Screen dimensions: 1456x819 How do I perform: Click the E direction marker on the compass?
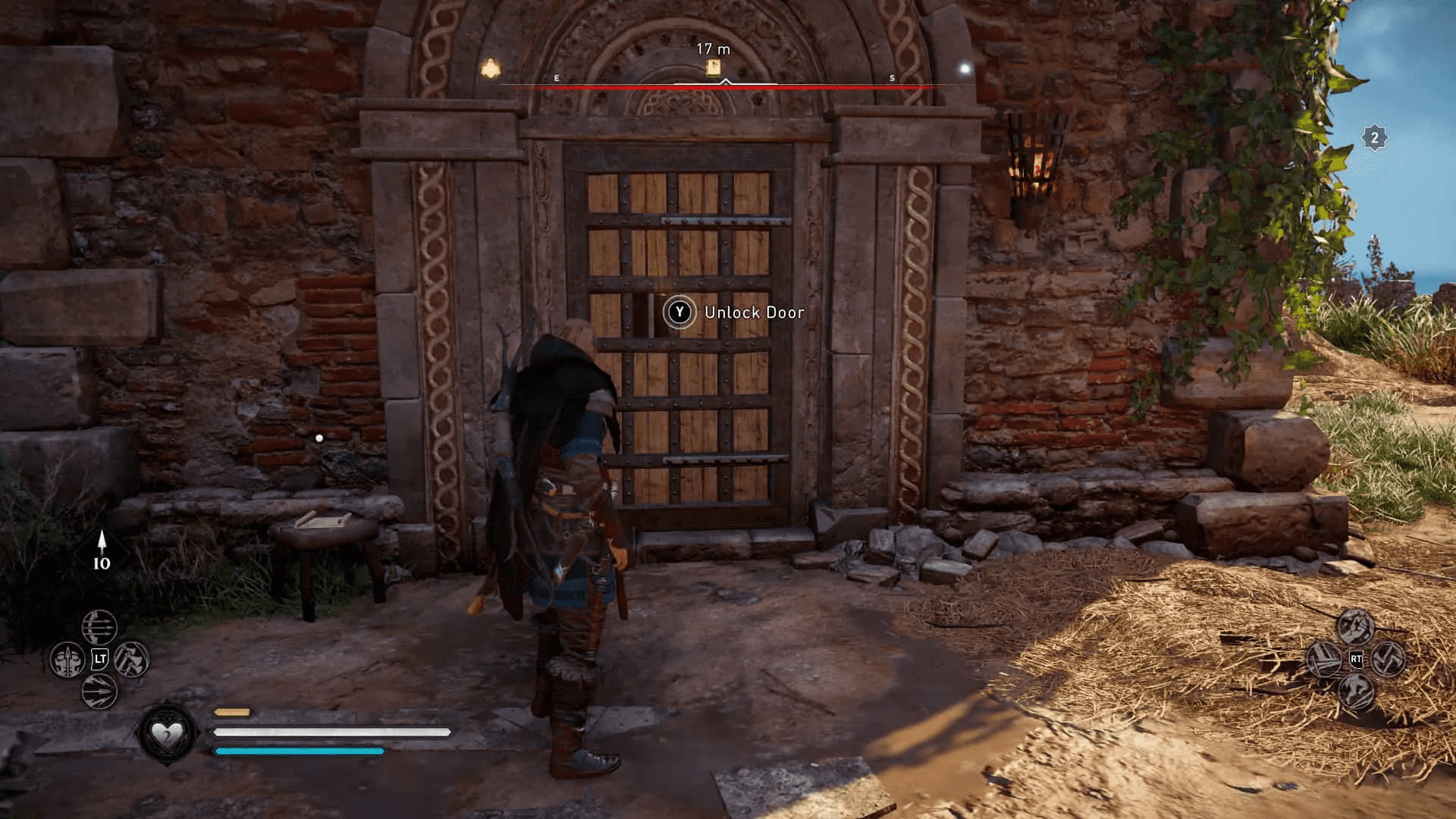coord(557,77)
